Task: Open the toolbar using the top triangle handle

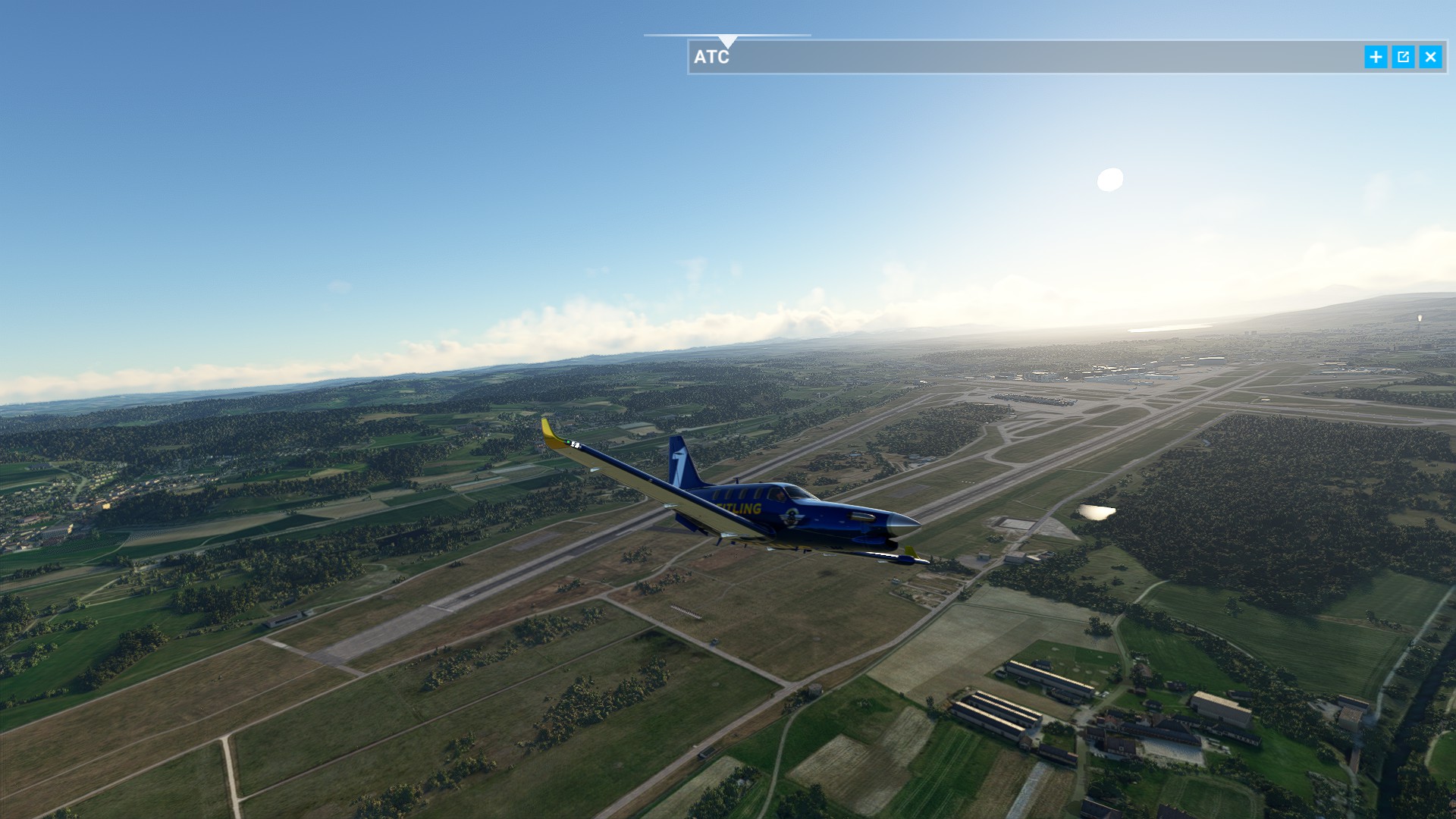Action: pyautogui.click(x=727, y=41)
